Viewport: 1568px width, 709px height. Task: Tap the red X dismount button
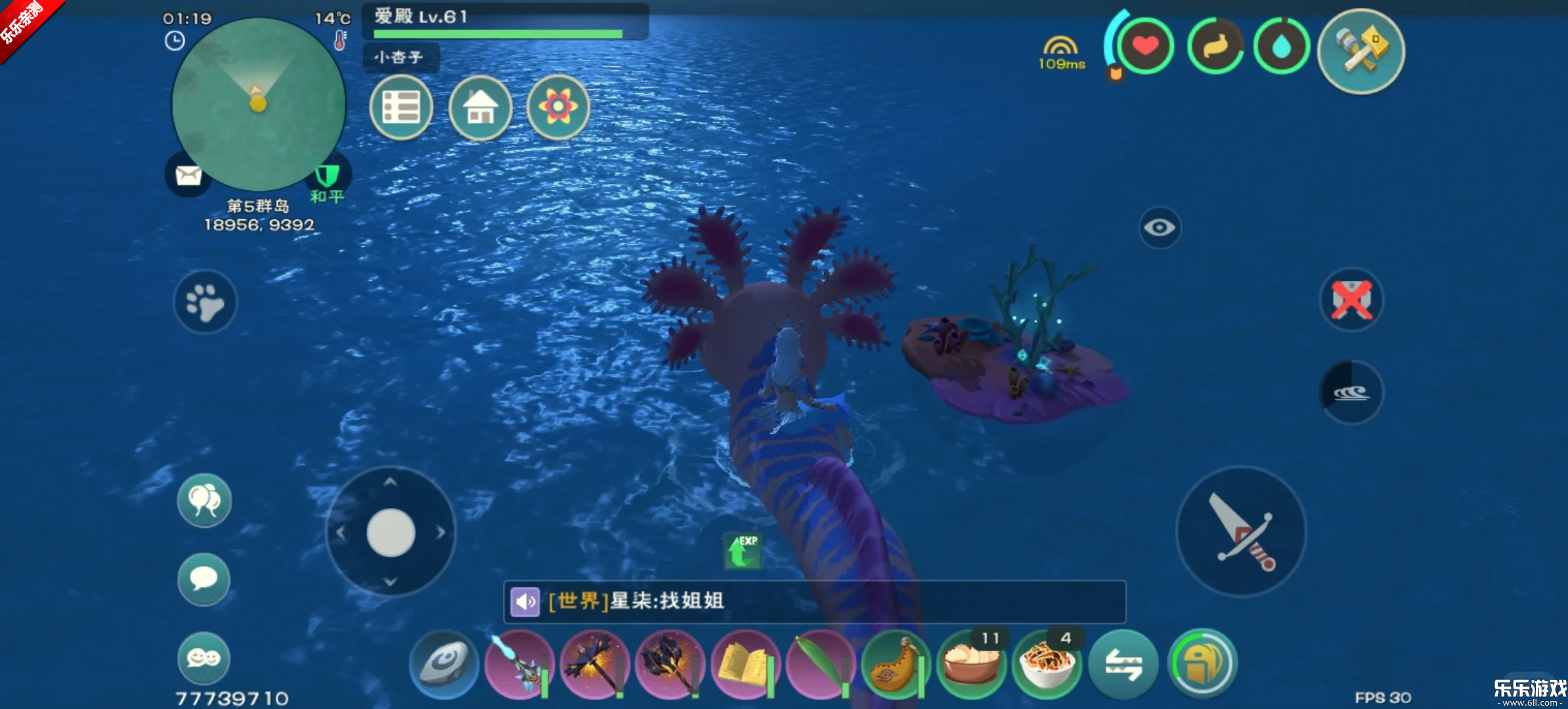[x=1351, y=301]
